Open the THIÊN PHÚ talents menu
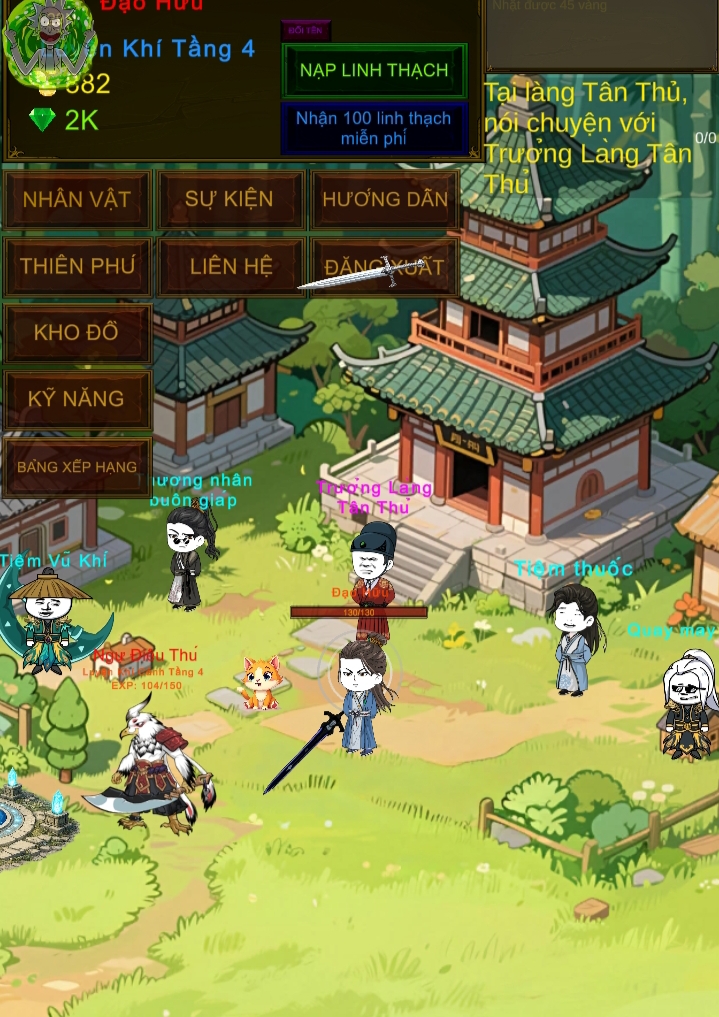Screen dimensions: 719x1017 click(77, 266)
